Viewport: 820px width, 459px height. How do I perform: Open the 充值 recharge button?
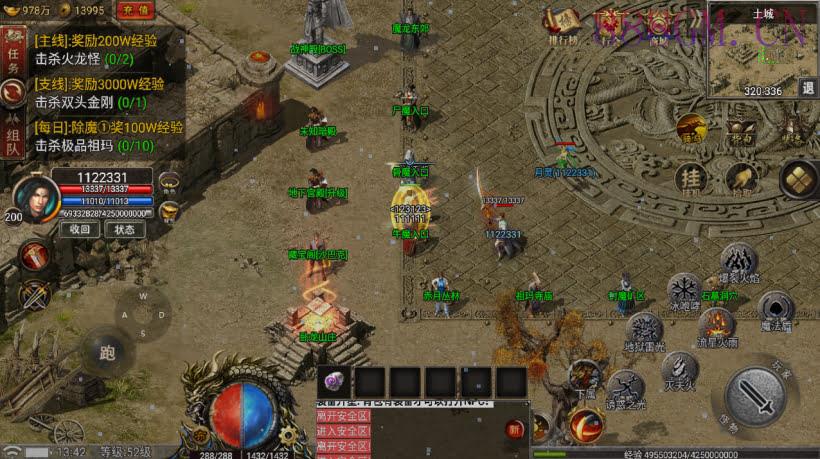[x=136, y=10]
